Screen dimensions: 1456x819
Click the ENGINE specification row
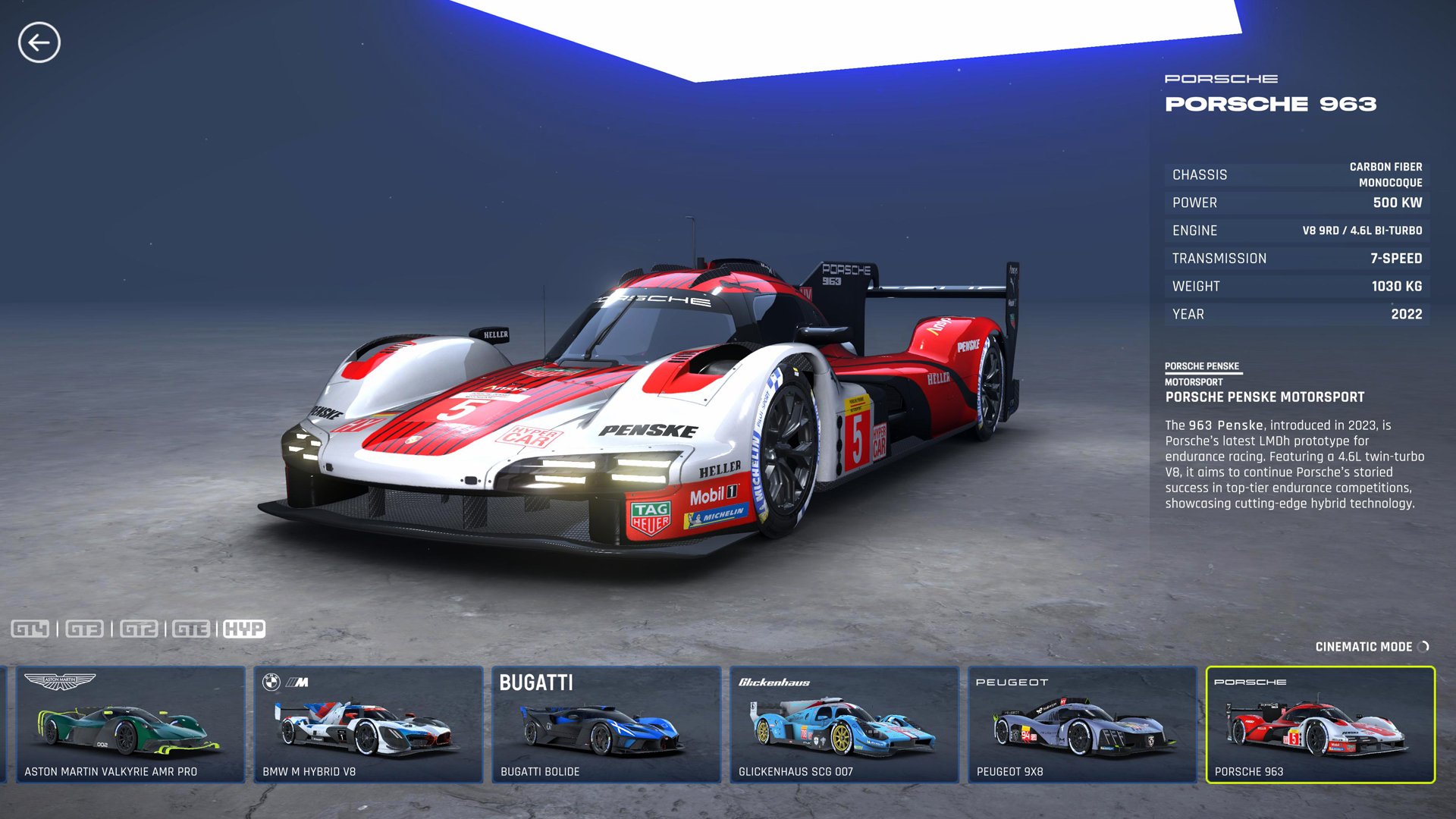[1297, 231]
